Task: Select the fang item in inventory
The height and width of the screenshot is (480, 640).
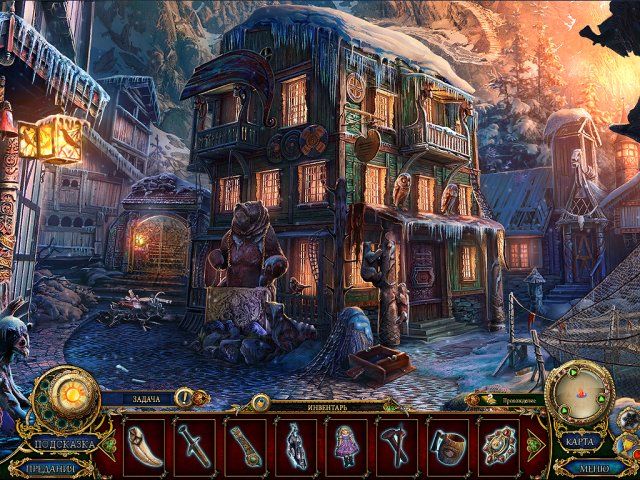Action: point(144,442)
